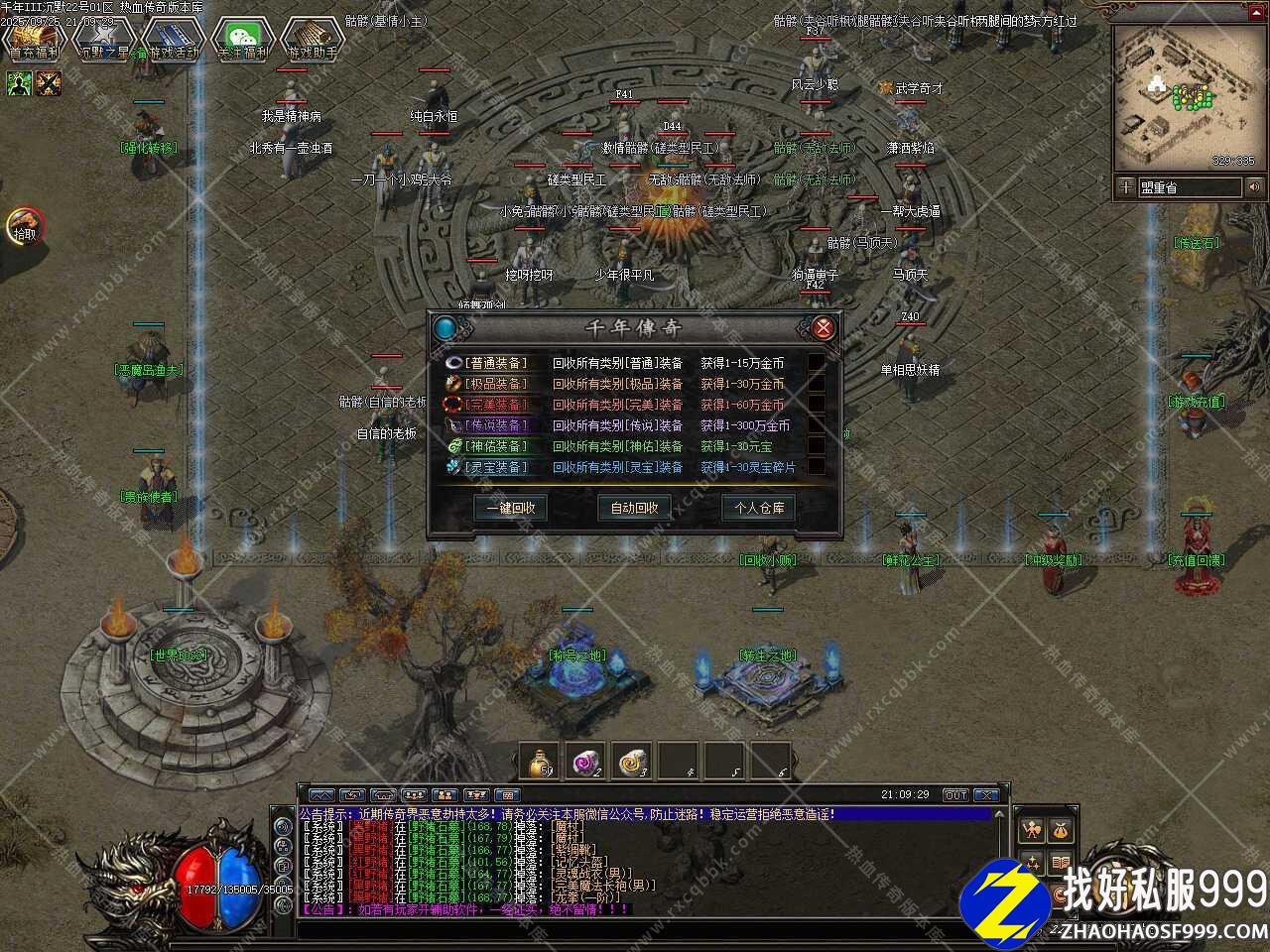Image resolution: width=1270 pixels, height=952 pixels.
Task: Tick the checkbox for 传说装备 recycling
Action: (816, 425)
